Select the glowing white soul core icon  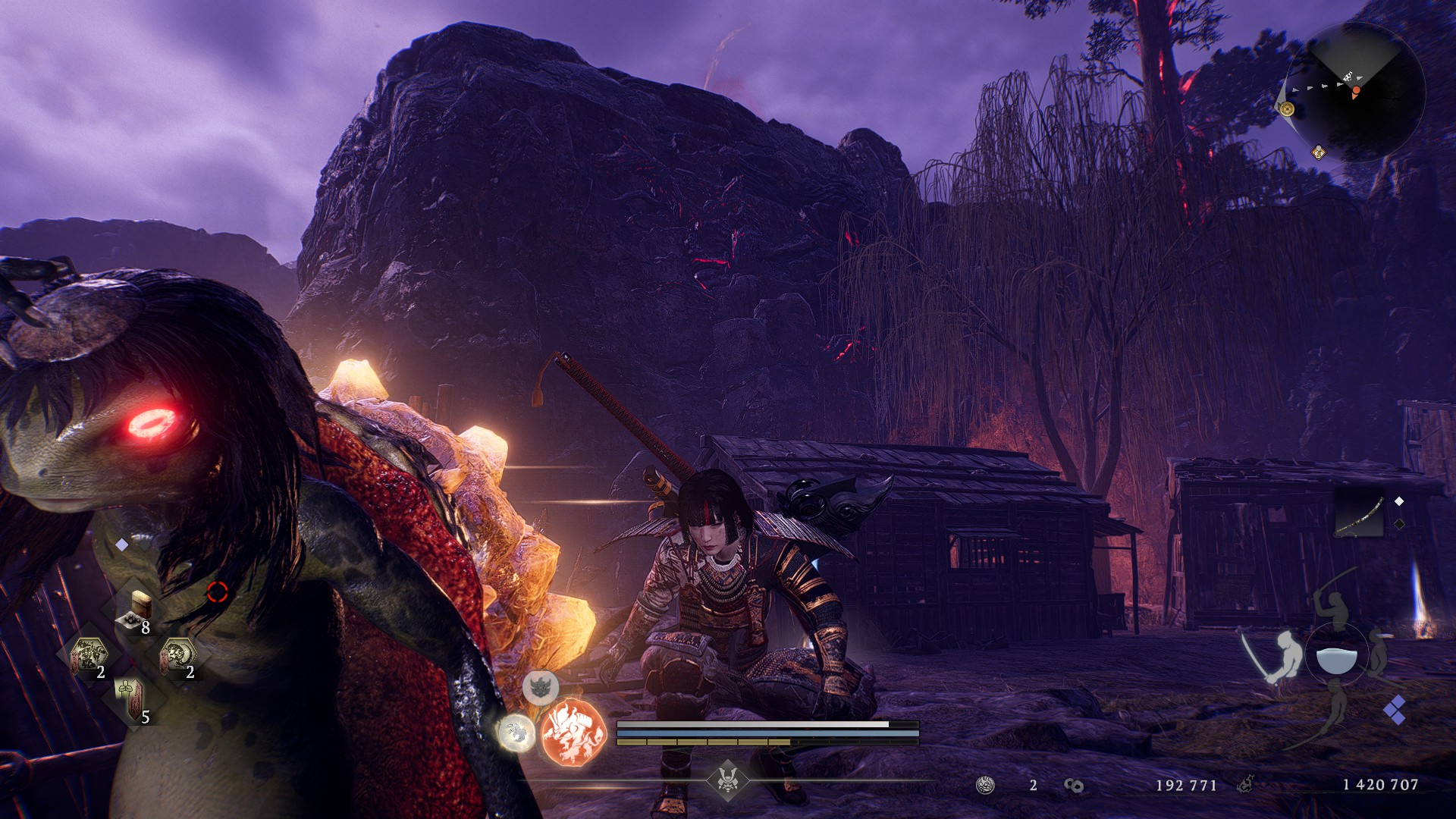(x=516, y=733)
